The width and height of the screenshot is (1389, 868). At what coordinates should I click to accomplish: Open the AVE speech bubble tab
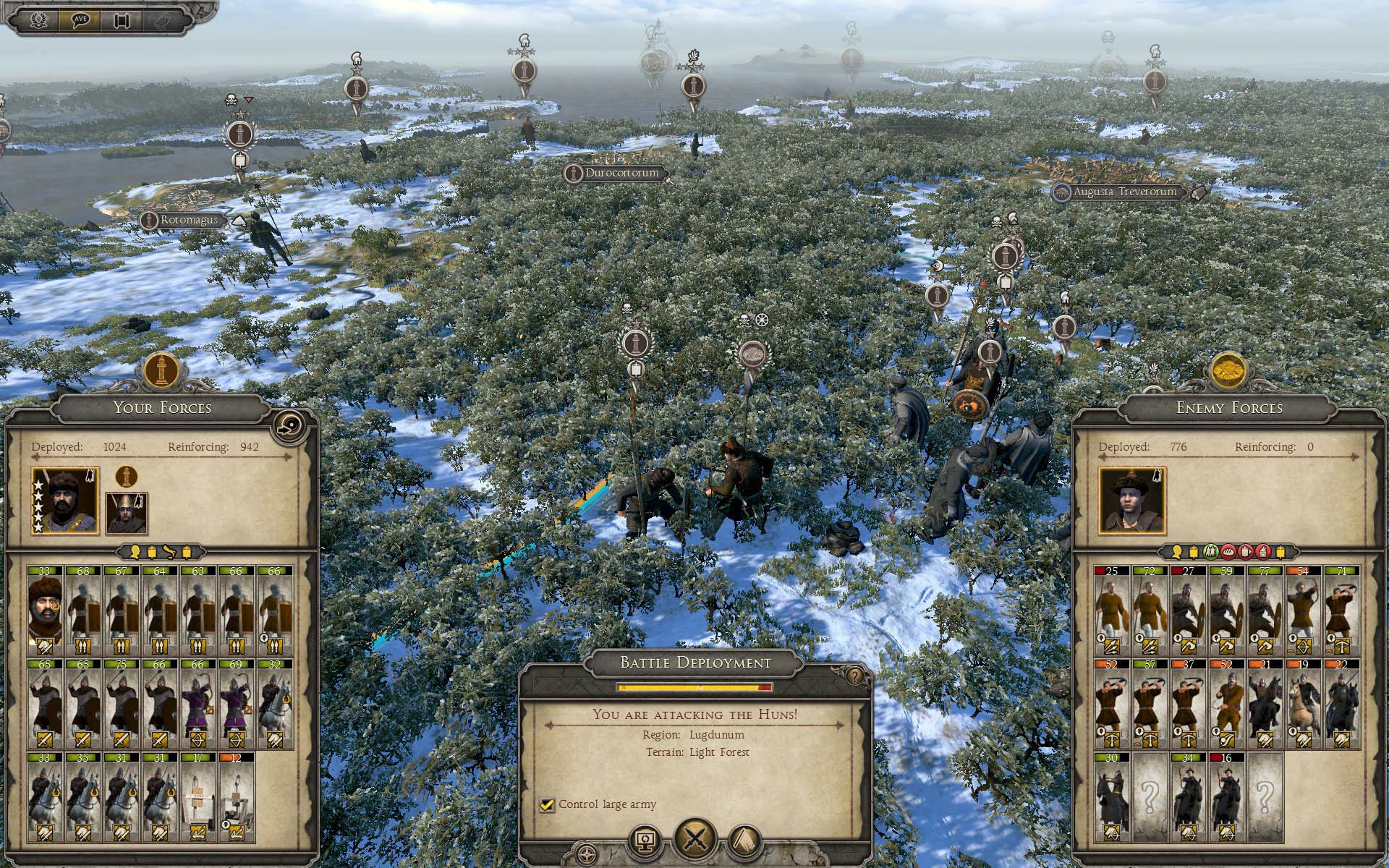click(x=80, y=20)
